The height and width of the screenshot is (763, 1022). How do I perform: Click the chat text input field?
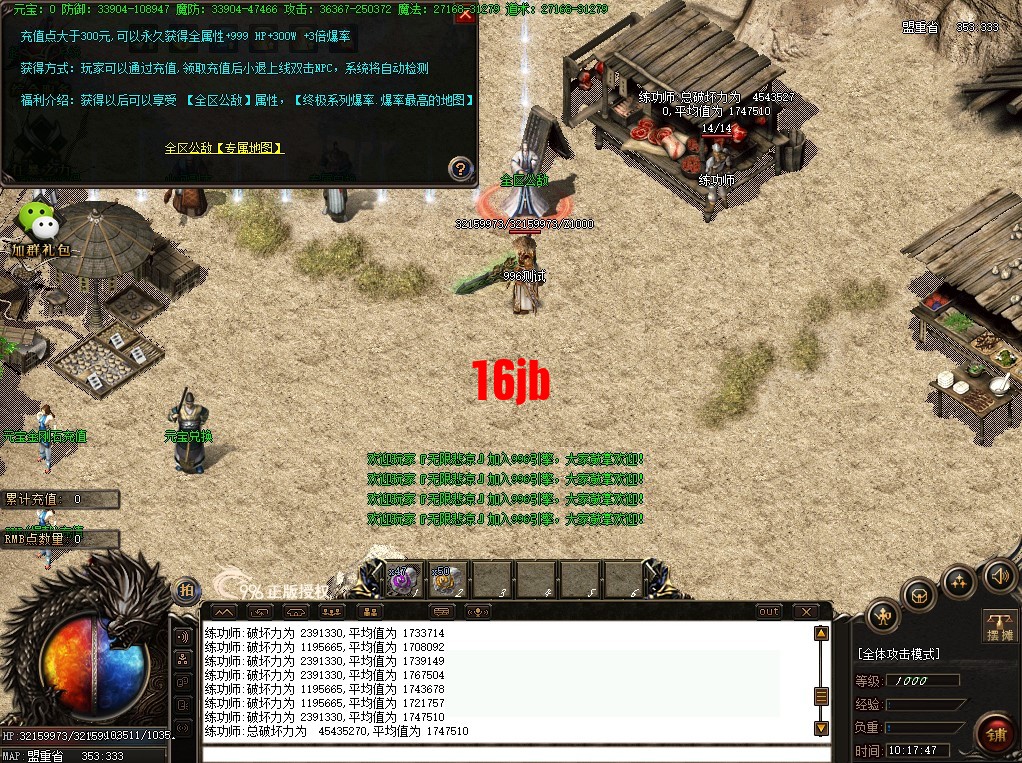click(x=500, y=753)
